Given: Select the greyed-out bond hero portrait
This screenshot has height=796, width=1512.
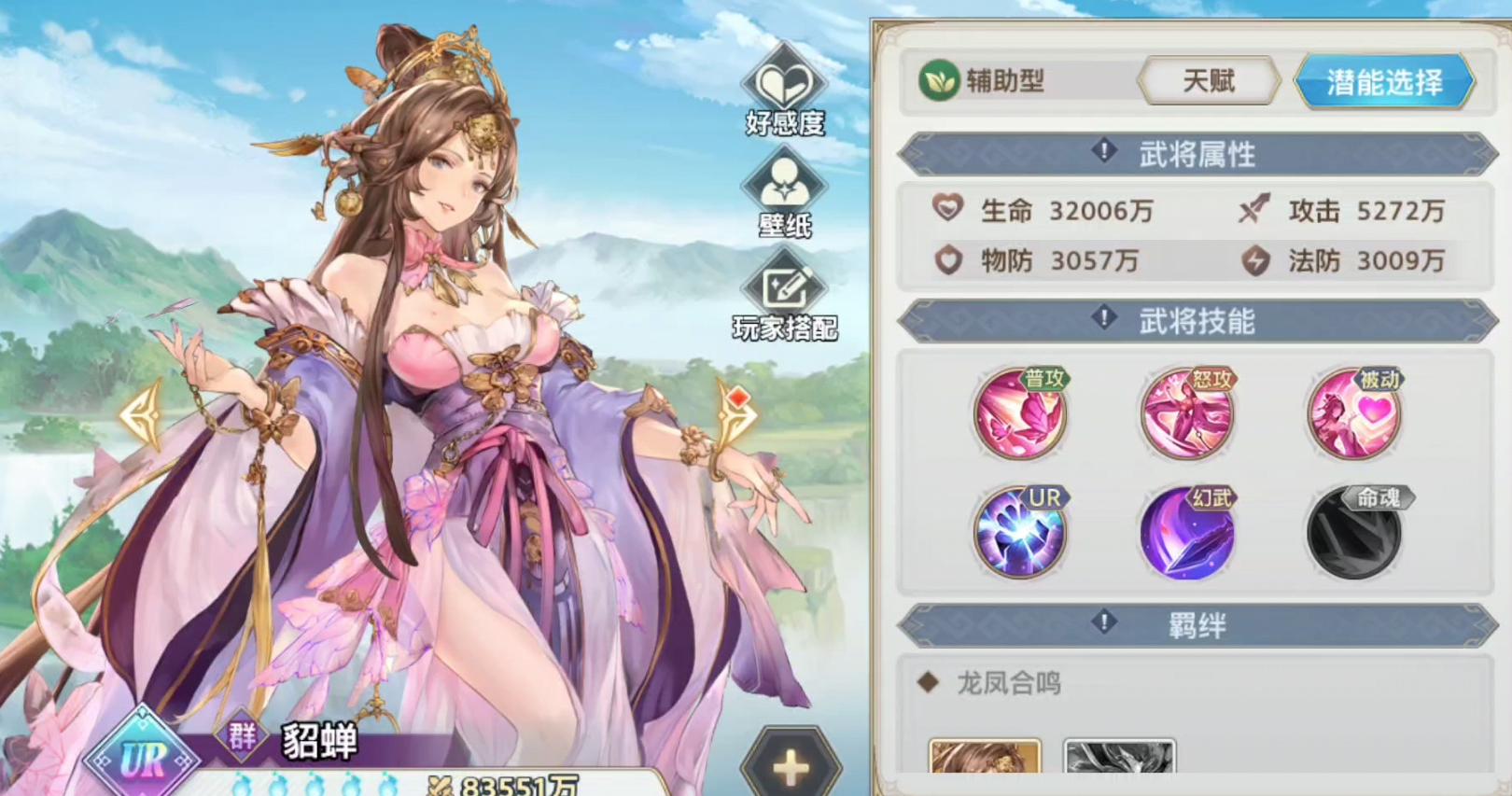Looking at the screenshot, I should [1119, 757].
